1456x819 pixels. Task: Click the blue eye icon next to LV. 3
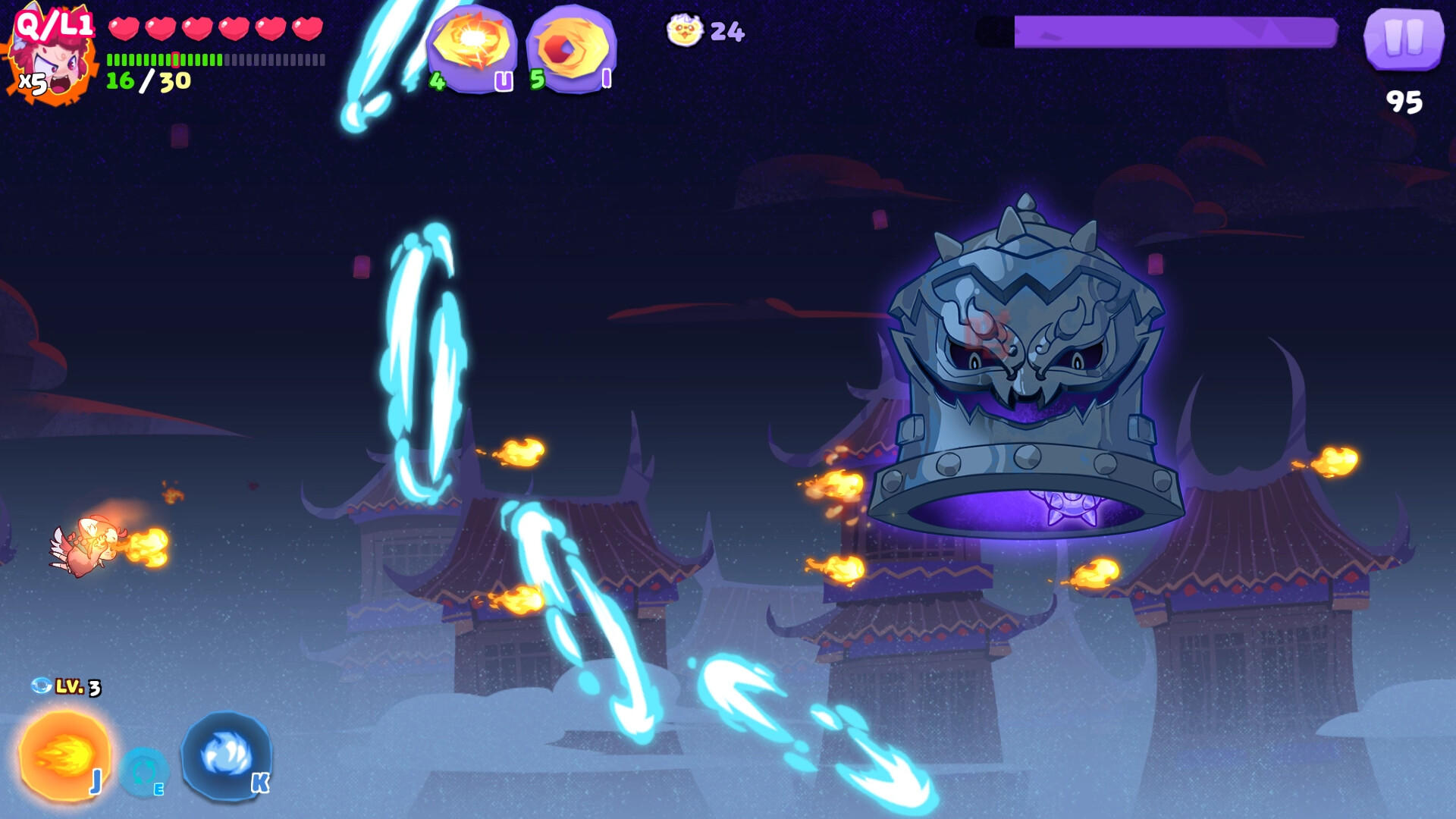pos(42,686)
